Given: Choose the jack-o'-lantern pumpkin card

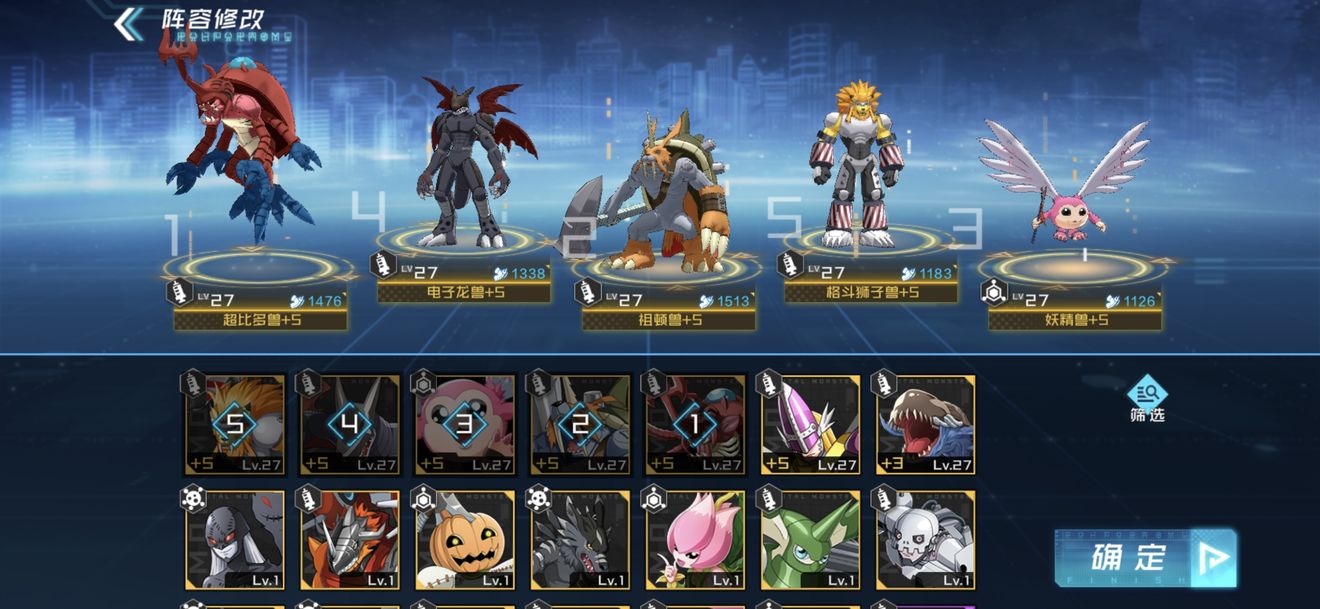Looking at the screenshot, I should pyautogui.click(x=465, y=539).
